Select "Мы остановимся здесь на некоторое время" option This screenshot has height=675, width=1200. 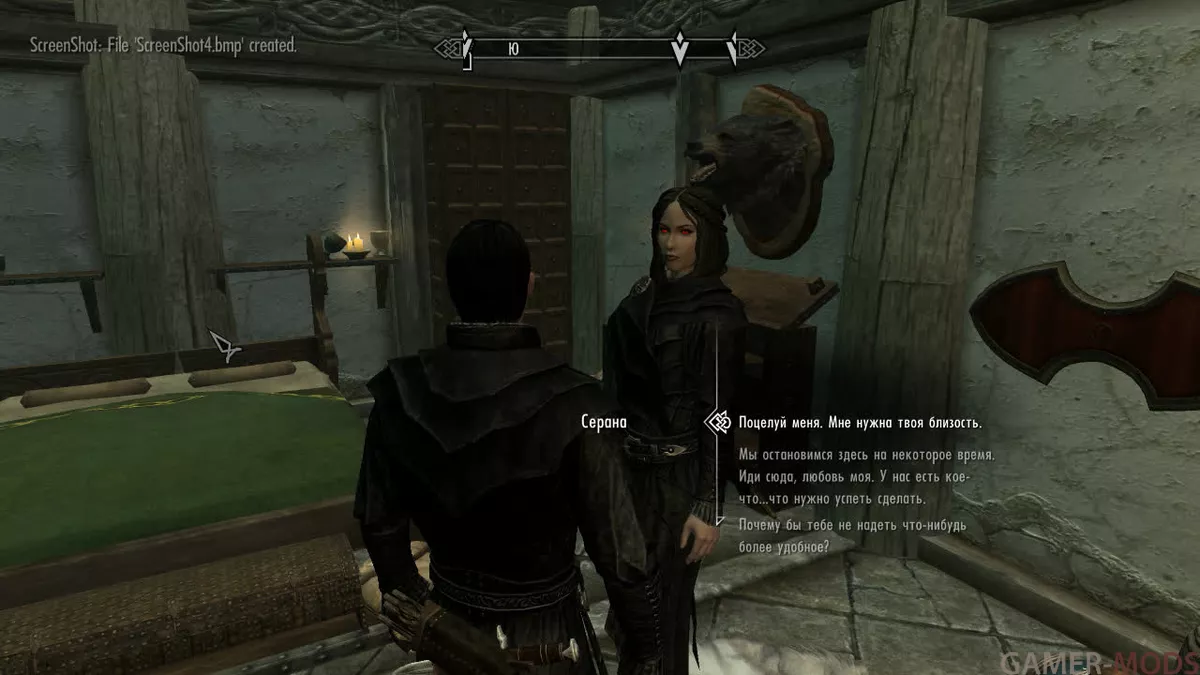click(x=866, y=455)
